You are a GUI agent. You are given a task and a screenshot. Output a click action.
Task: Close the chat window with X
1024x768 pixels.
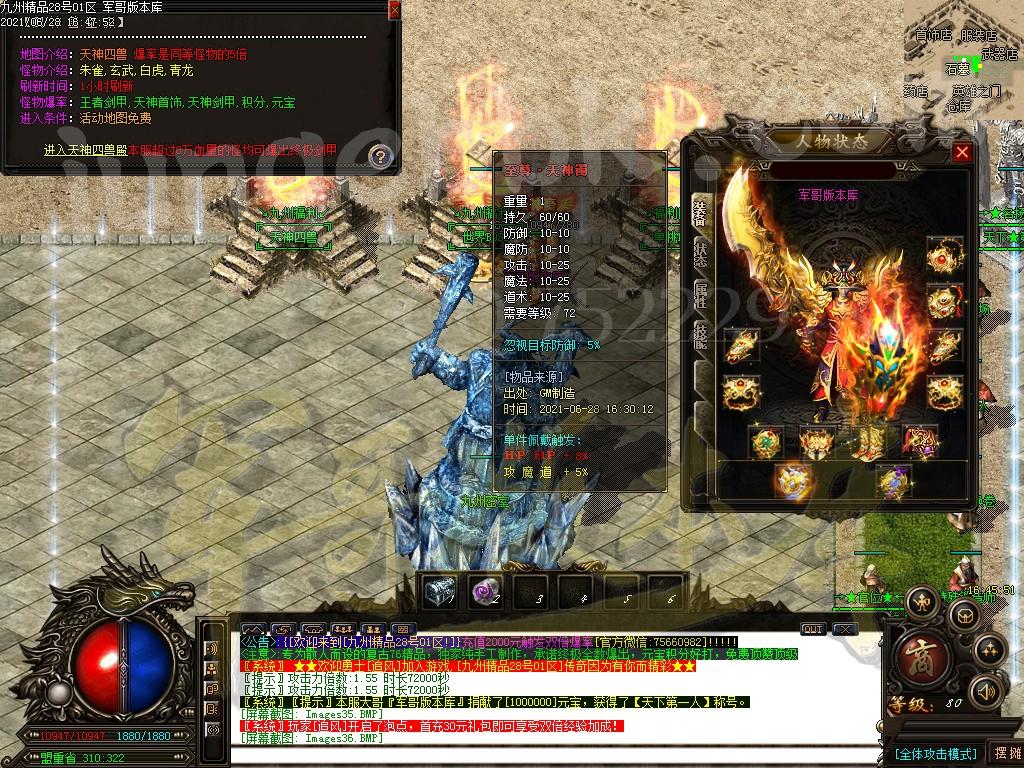click(845, 629)
